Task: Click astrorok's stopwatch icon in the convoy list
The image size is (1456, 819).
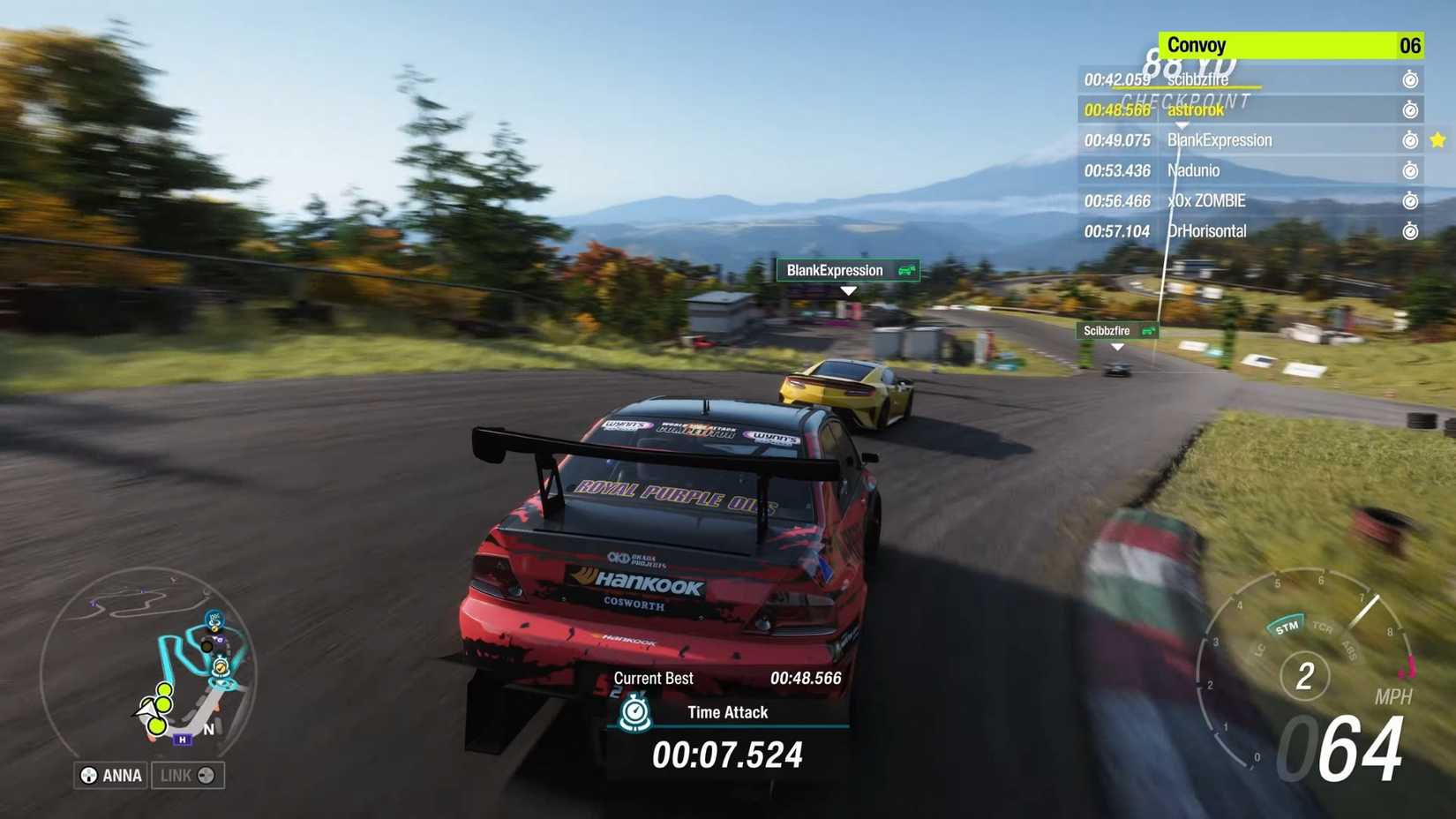Action: point(1412,109)
